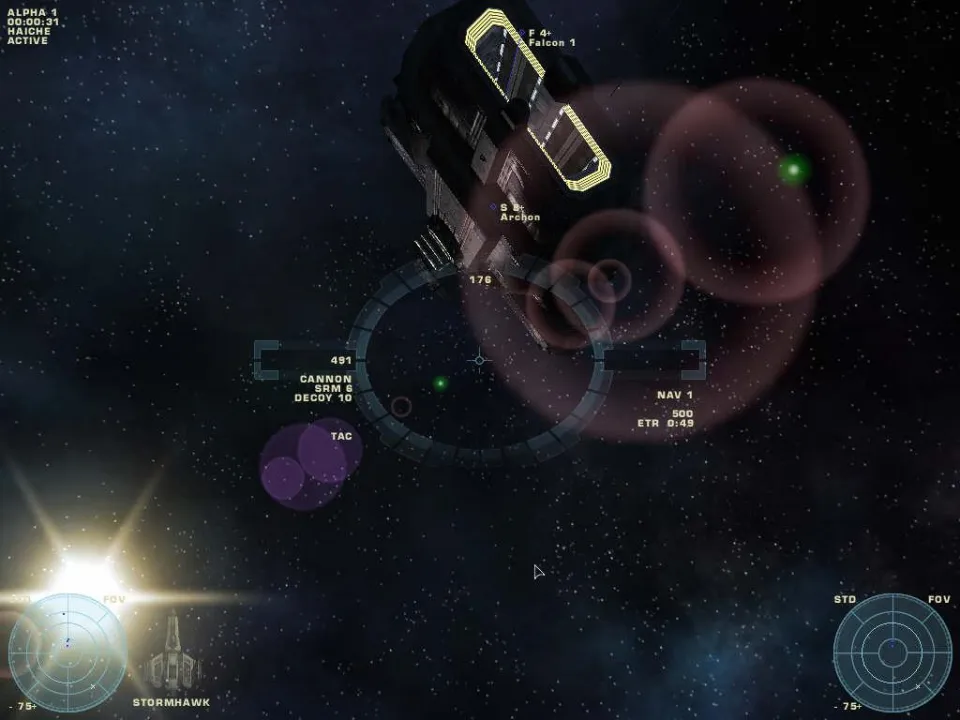This screenshot has width=960, height=720.
Task: Click the left radar scope
Action: [68, 652]
